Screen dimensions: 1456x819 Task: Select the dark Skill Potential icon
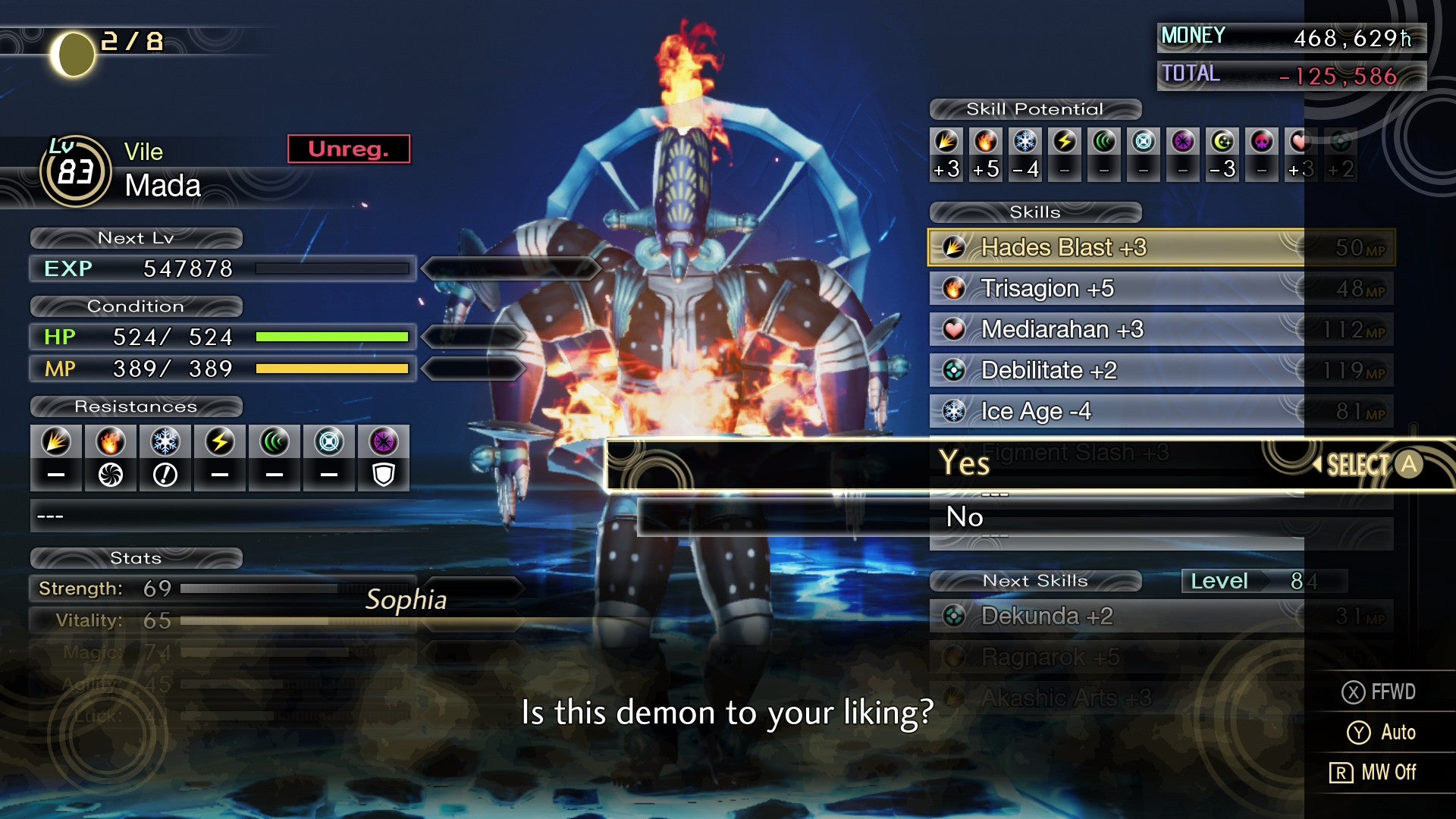point(1182,140)
